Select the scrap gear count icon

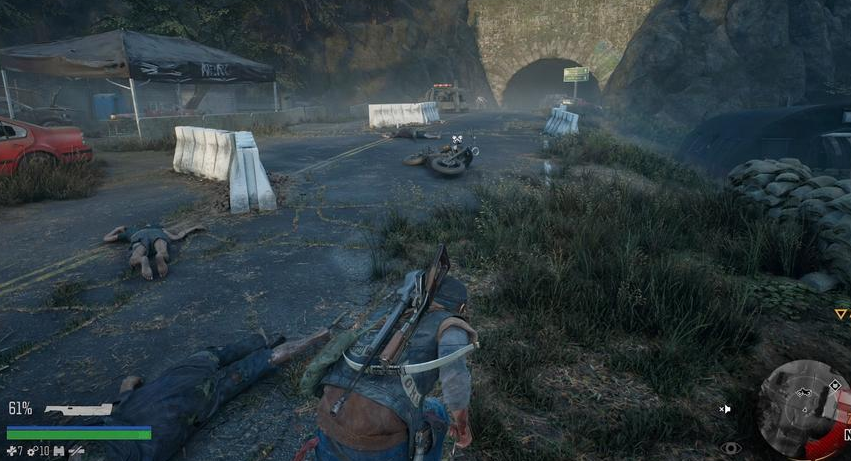(x=33, y=451)
